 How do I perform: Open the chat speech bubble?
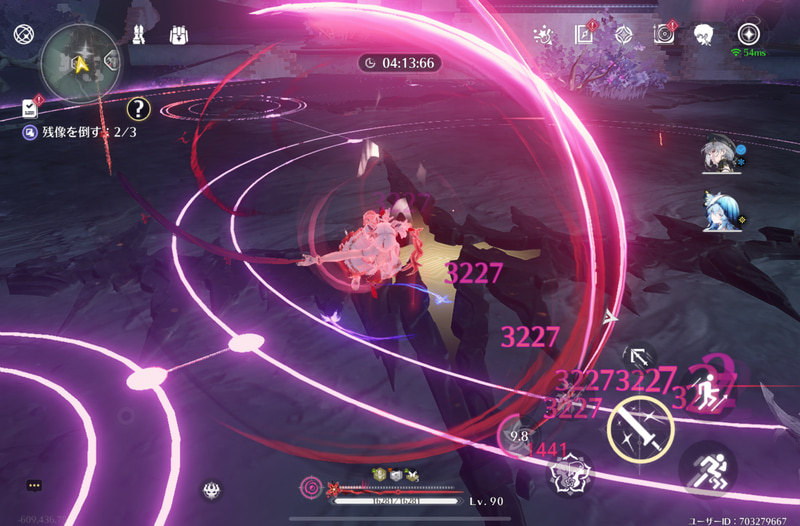click(34, 485)
